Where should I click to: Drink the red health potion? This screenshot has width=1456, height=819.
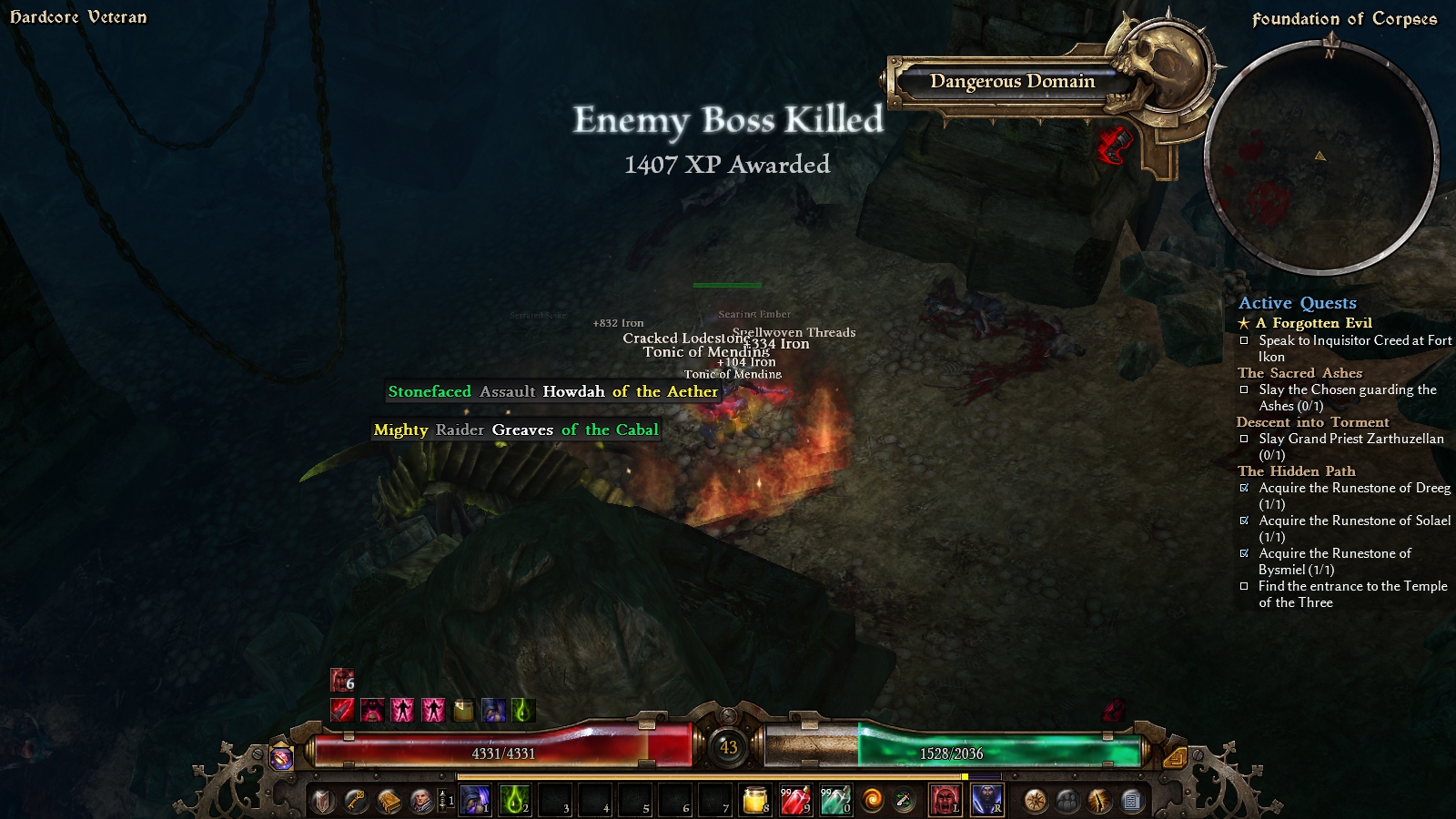[x=795, y=801]
